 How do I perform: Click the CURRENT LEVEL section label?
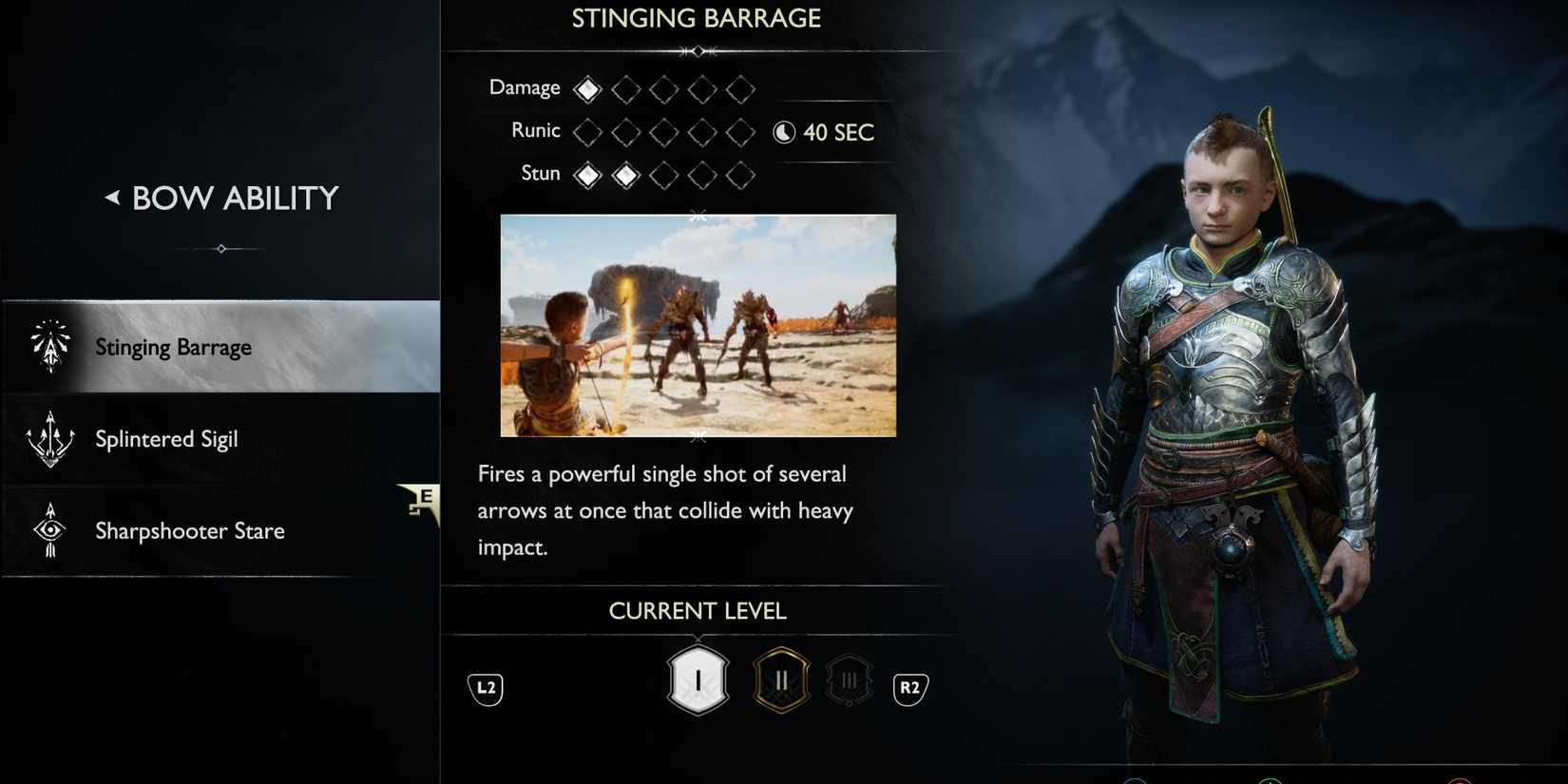point(698,610)
